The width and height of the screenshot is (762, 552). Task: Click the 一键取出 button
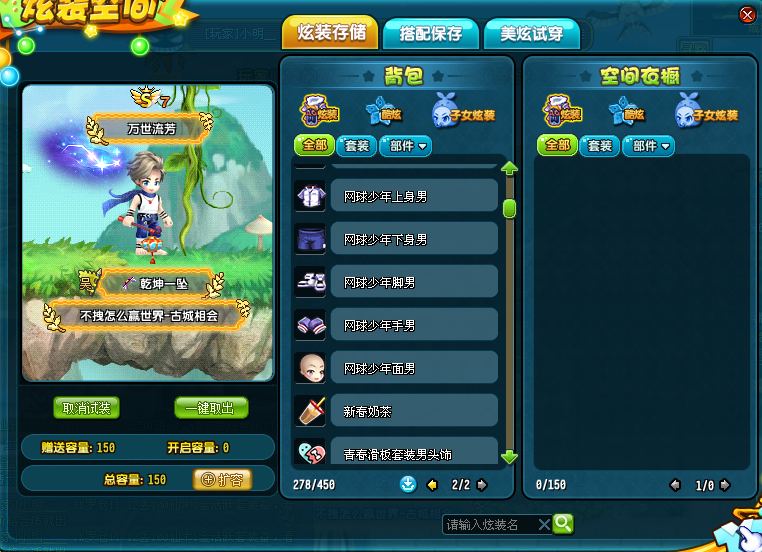click(211, 408)
